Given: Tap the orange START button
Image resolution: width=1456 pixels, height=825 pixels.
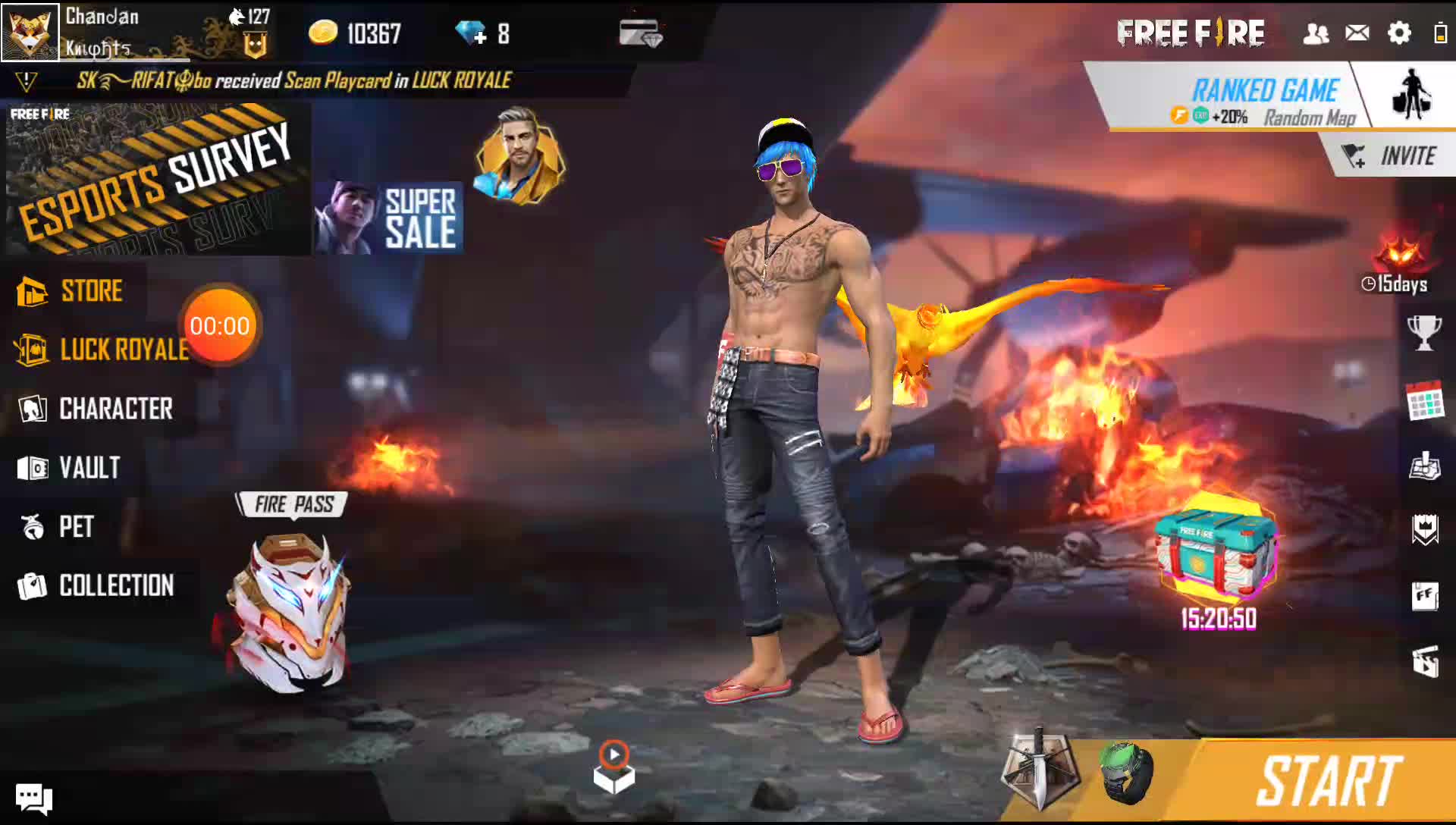Looking at the screenshot, I should pos(1328,781).
